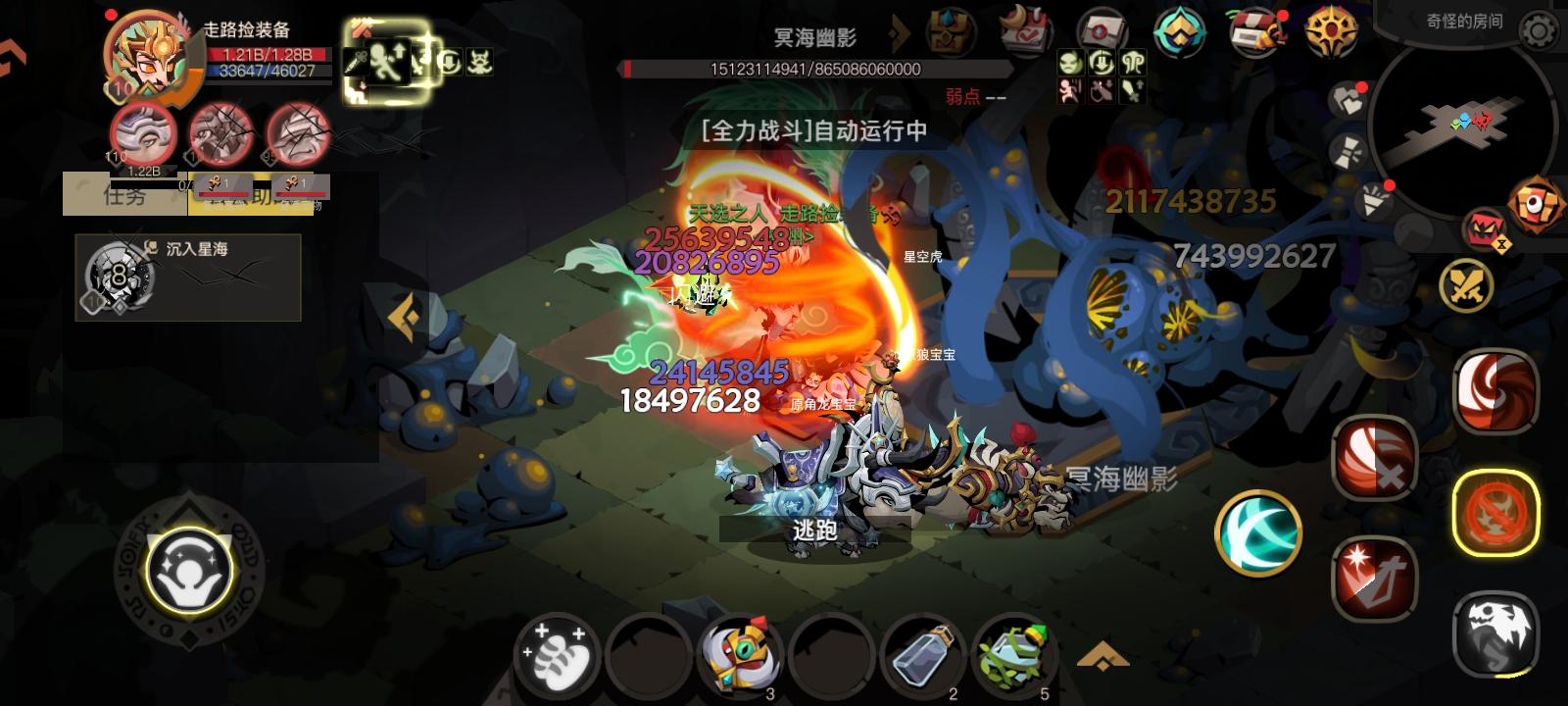Open the mail envelope icon
Viewport: 1568px width, 706px height.
pos(1104,26)
